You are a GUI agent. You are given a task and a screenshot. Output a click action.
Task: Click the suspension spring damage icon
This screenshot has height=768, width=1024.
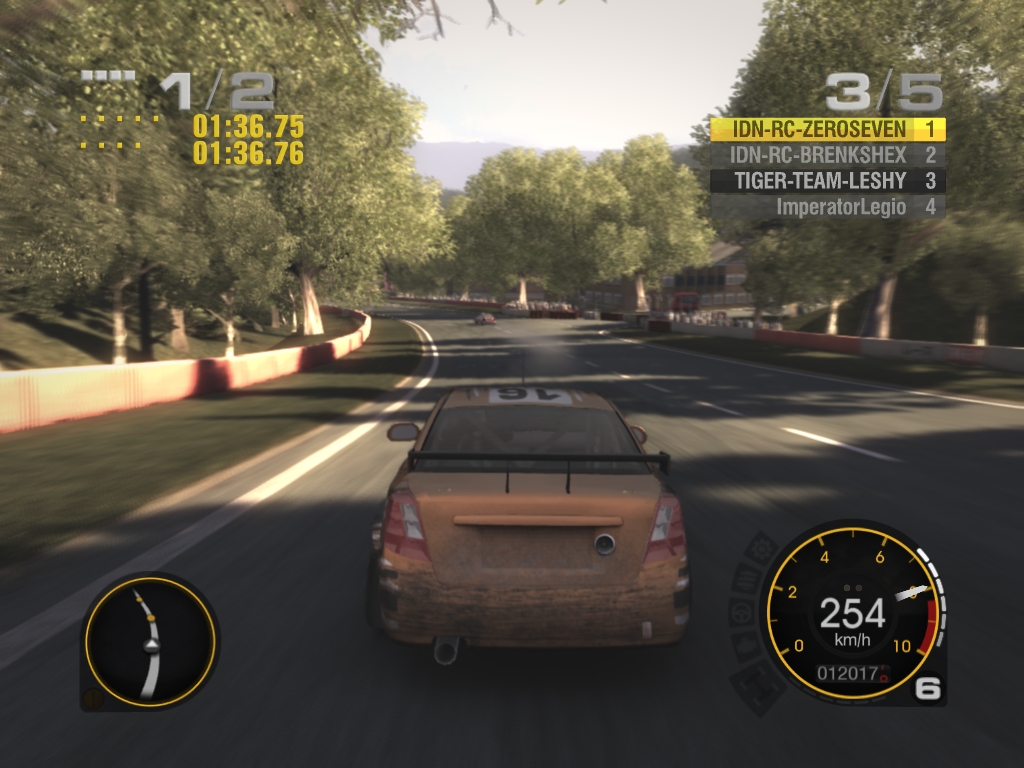click(x=746, y=578)
